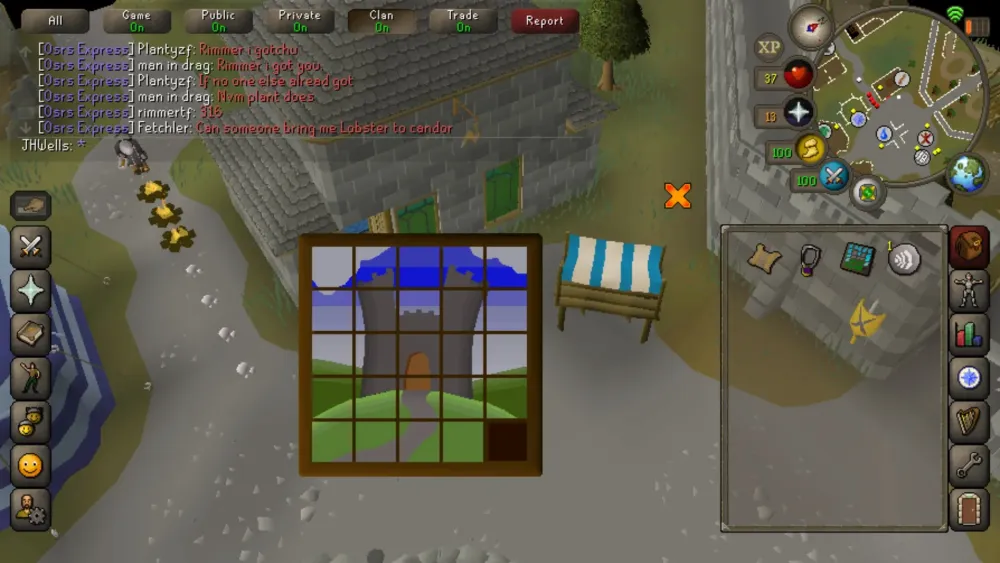Open the logout door tab
This screenshot has width=1000, height=563.
click(x=968, y=508)
